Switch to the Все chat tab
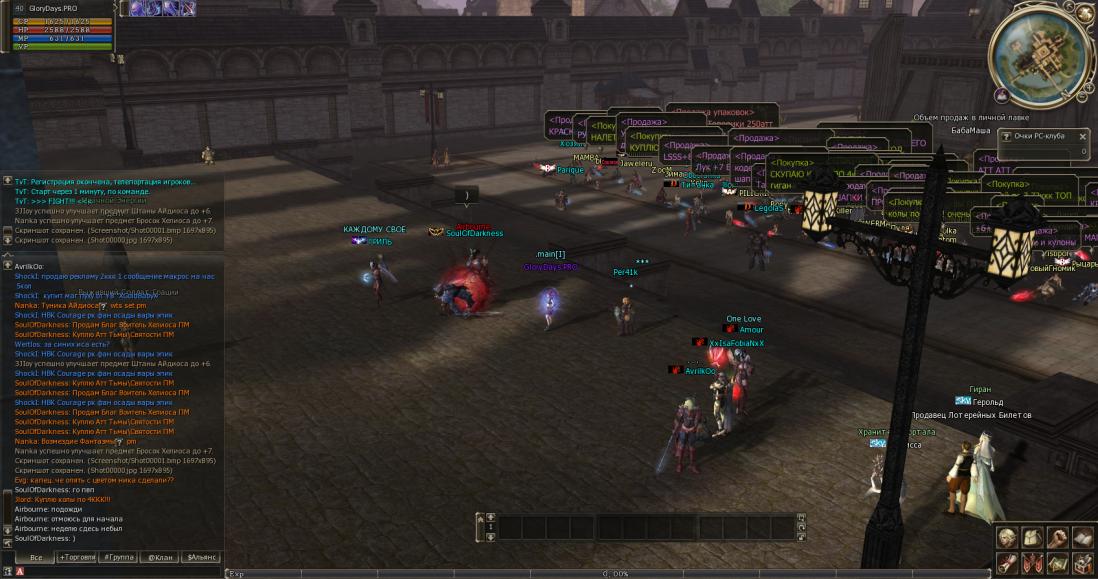Viewport: 1098px width, 579px height. point(36,557)
